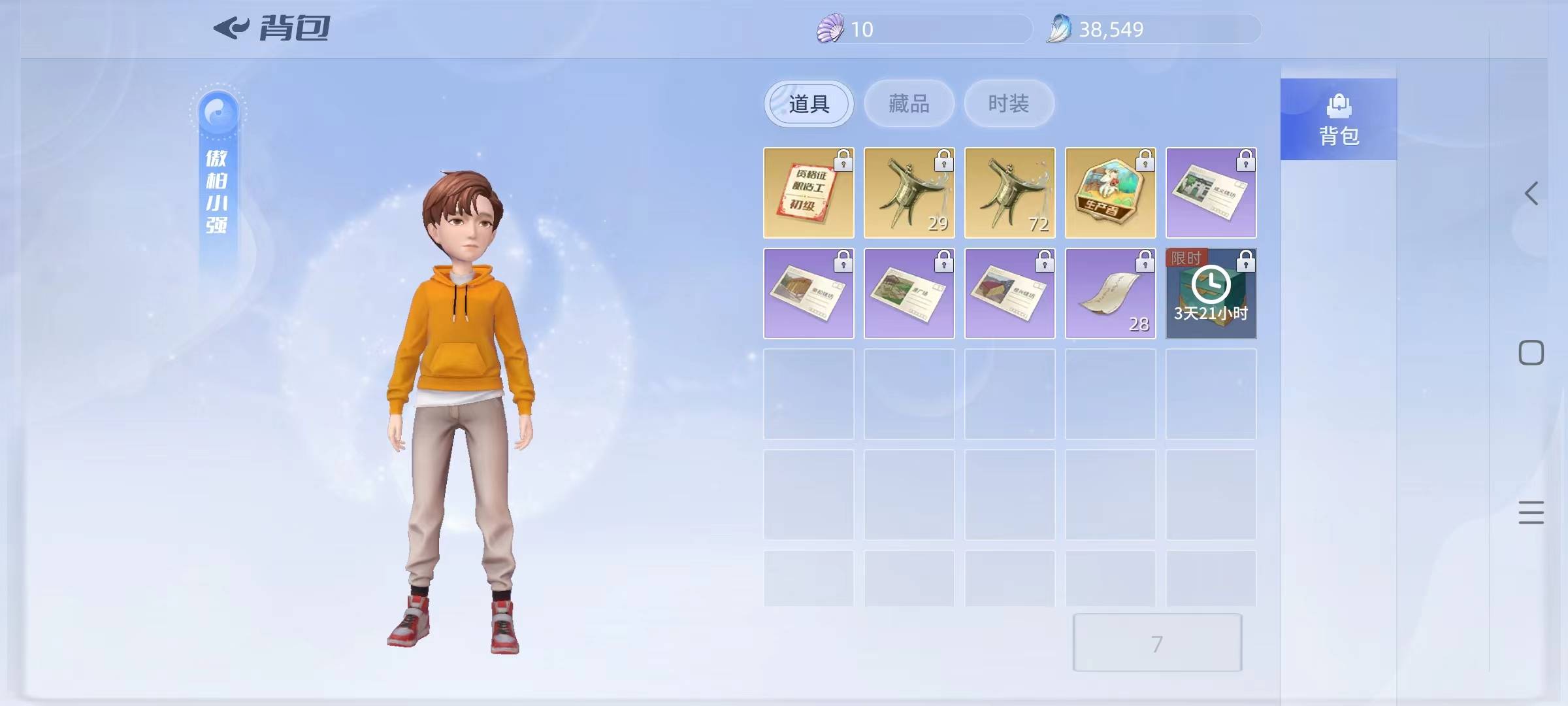Click the 背包 side panel button
The height and width of the screenshot is (706, 1568).
1338,120
